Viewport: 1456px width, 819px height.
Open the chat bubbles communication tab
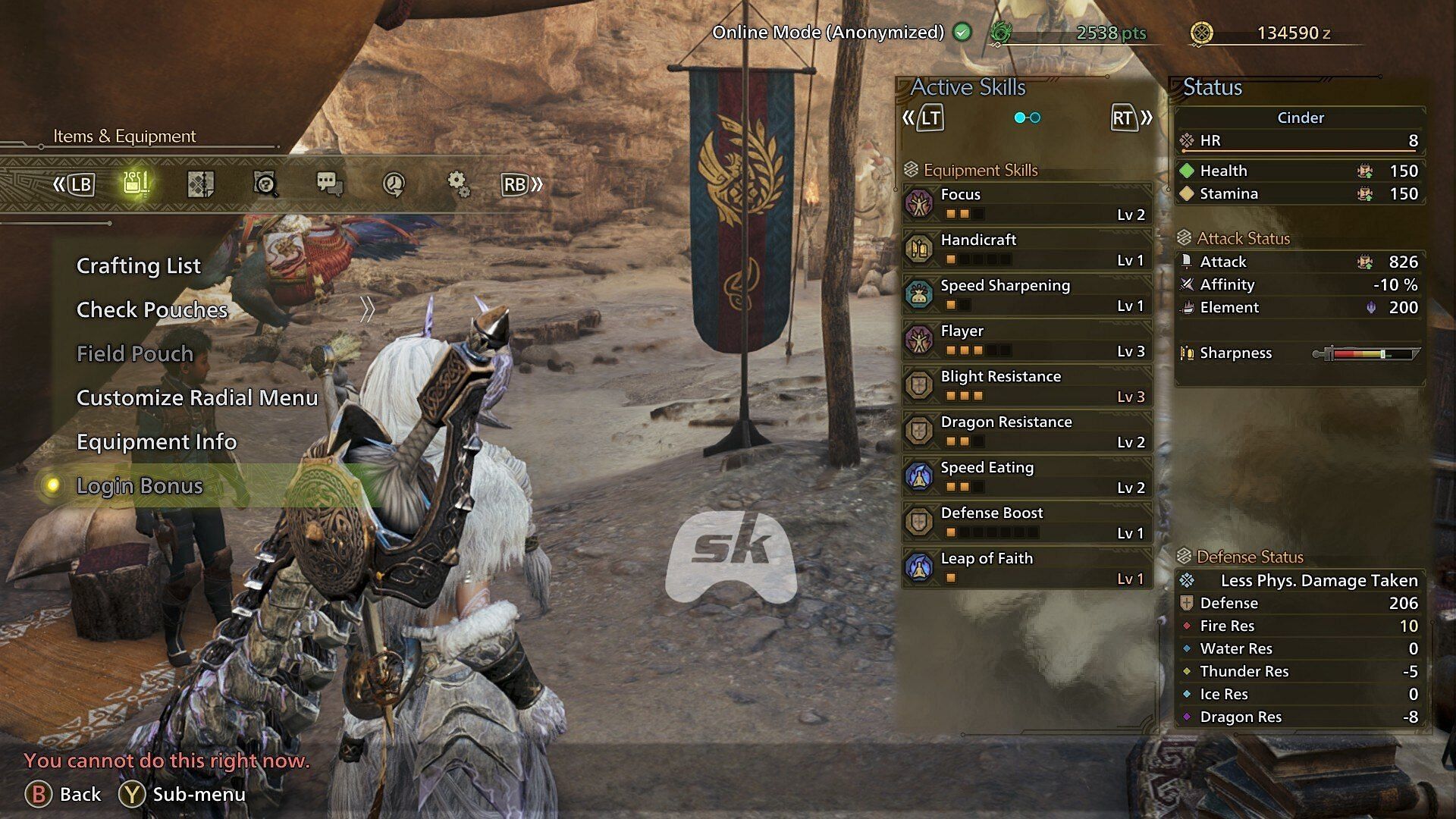tap(329, 184)
